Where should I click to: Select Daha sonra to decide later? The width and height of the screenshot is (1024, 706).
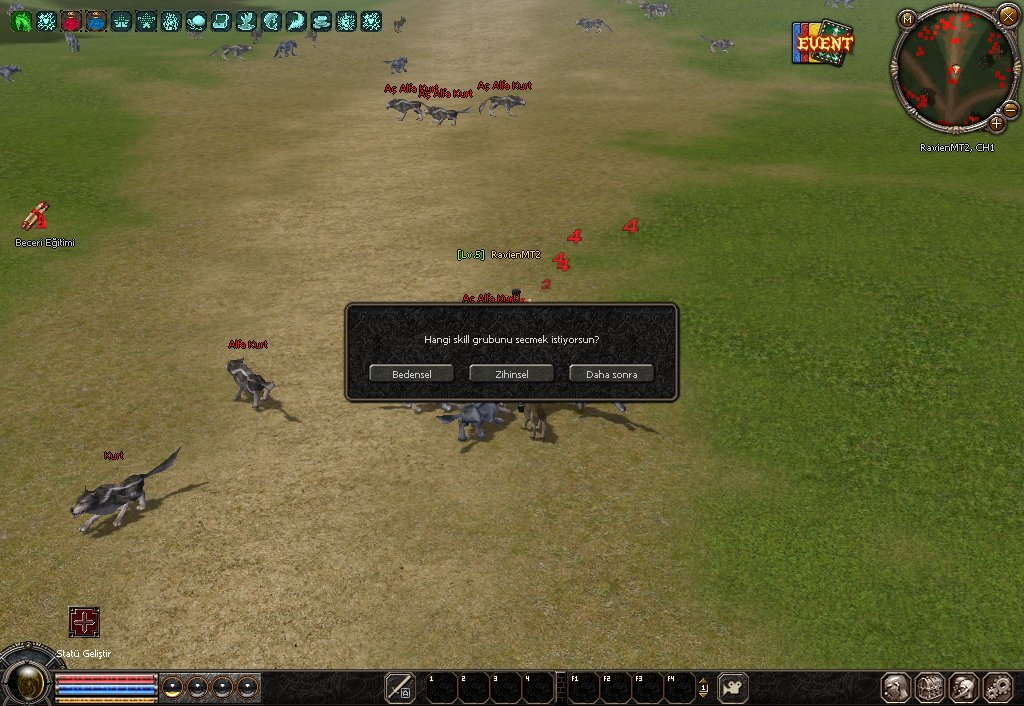tap(611, 373)
